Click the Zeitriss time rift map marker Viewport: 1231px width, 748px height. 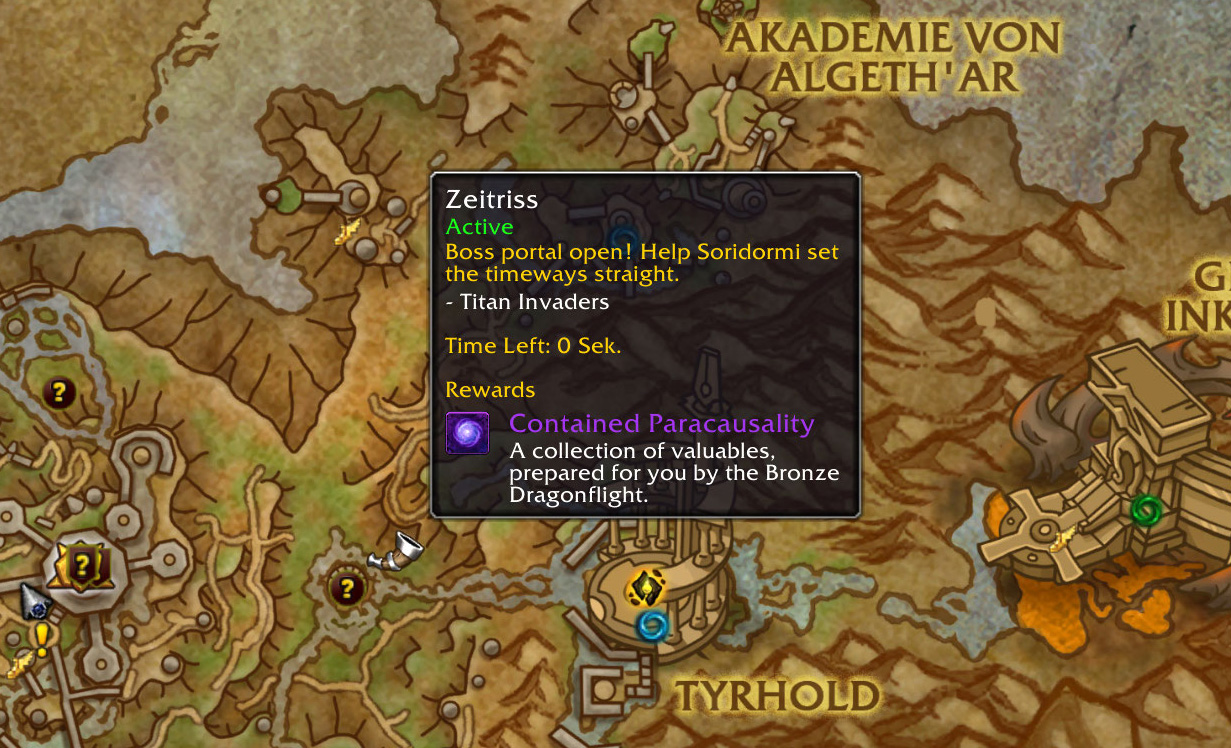[x=647, y=587]
